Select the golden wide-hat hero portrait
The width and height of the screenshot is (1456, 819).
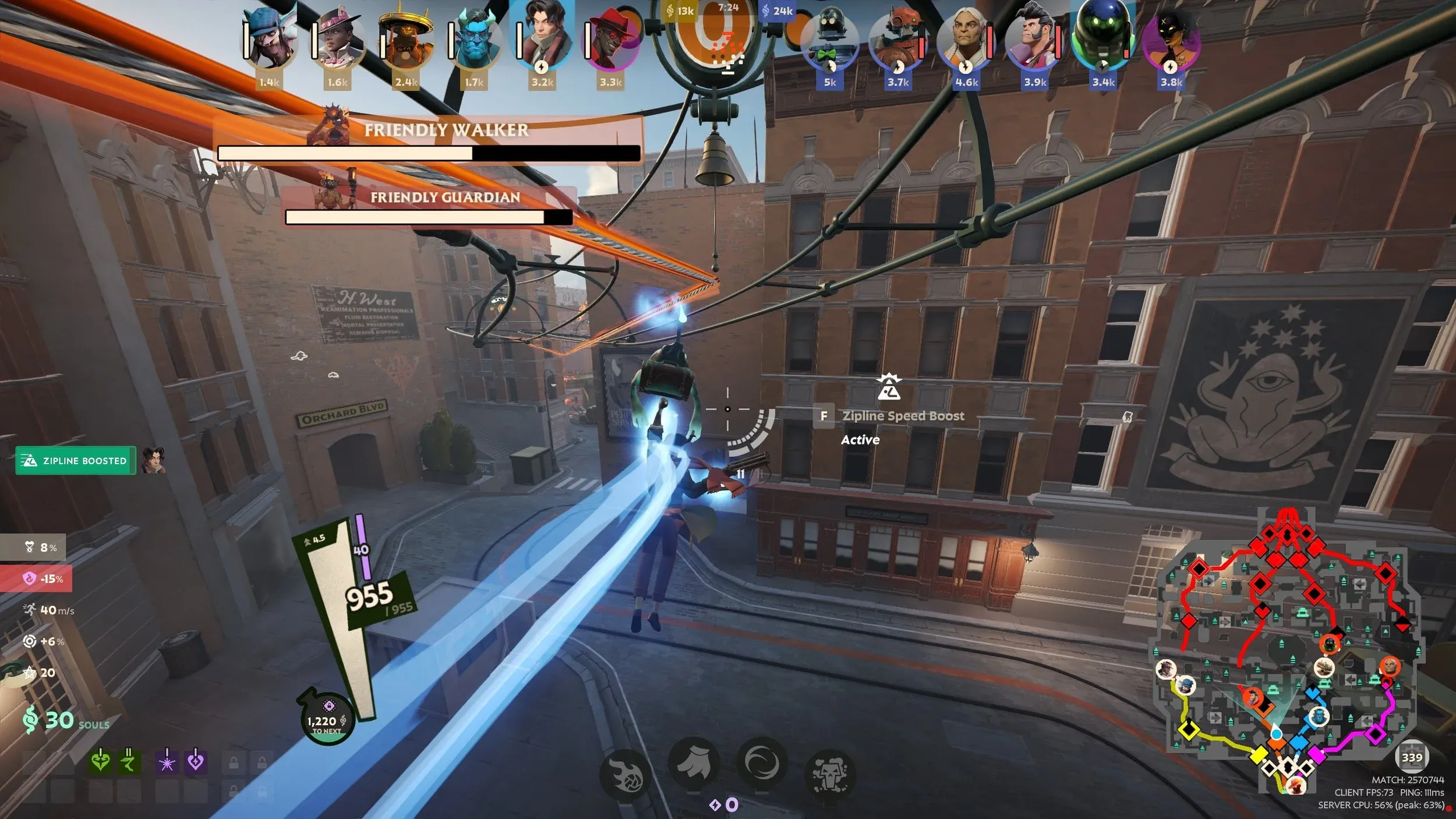click(x=407, y=41)
